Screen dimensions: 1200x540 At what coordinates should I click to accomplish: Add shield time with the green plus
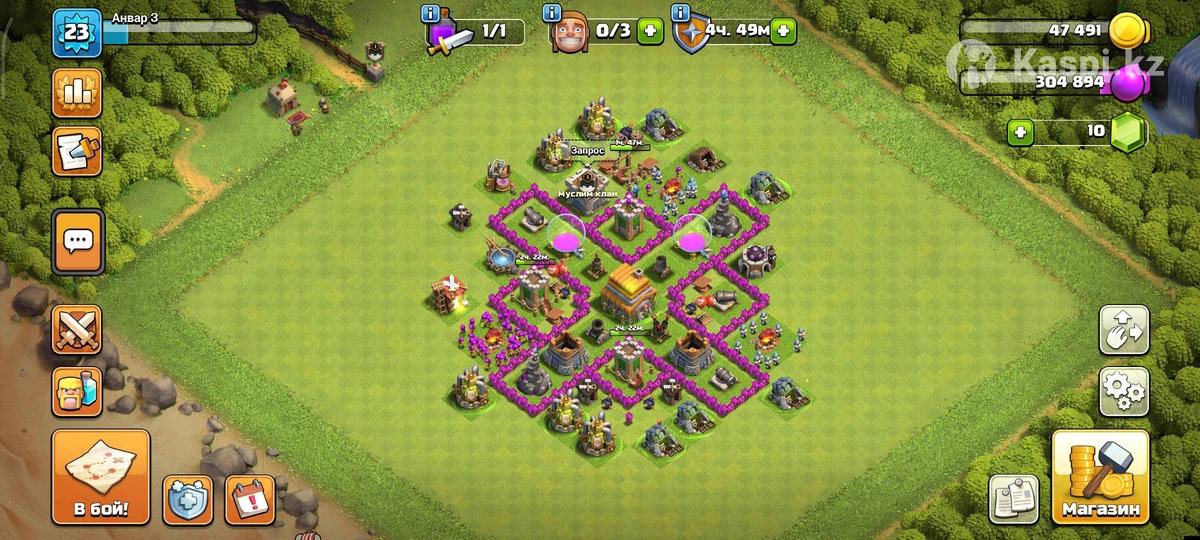pyautogui.click(x=783, y=31)
